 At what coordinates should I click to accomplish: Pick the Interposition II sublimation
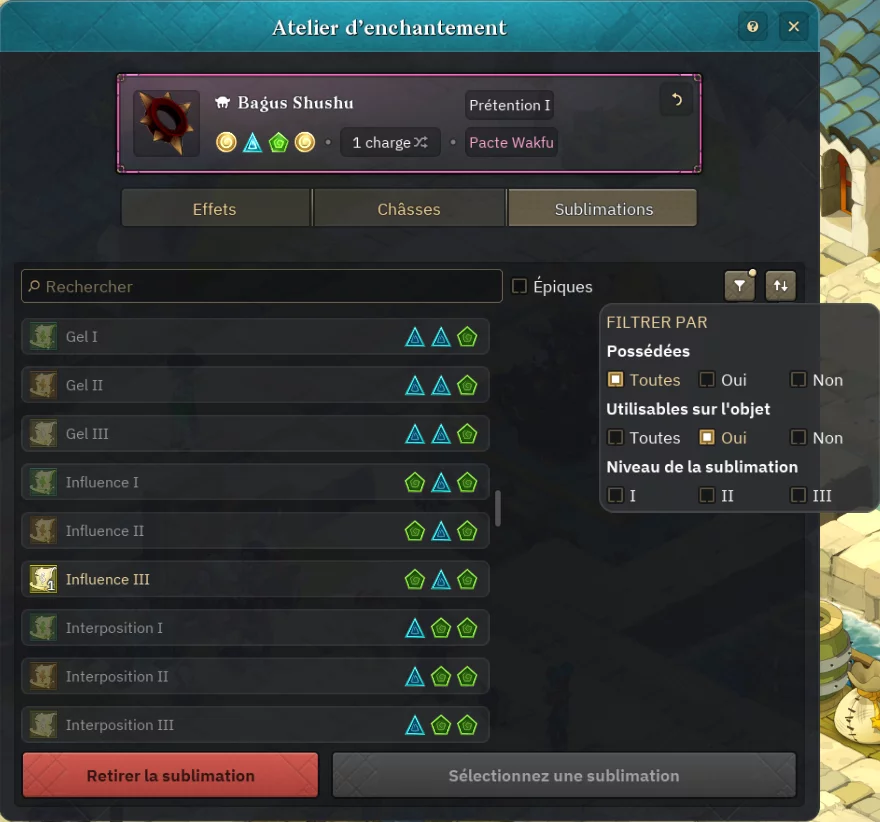tap(255, 676)
